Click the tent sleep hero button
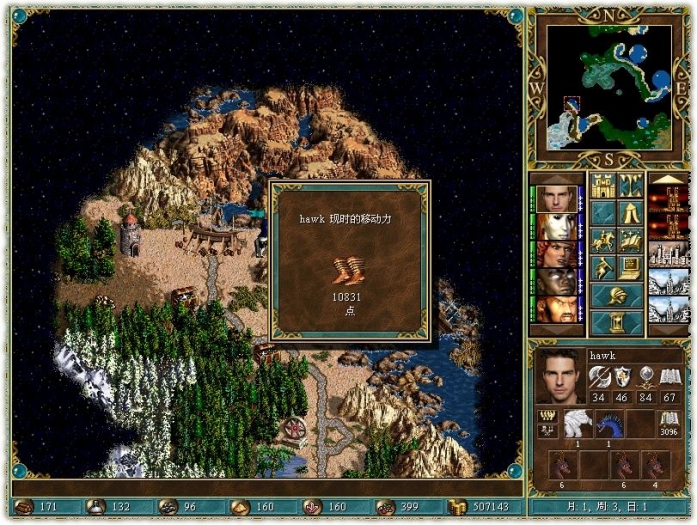The image size is (697, 525). click(x=630, y=213)
